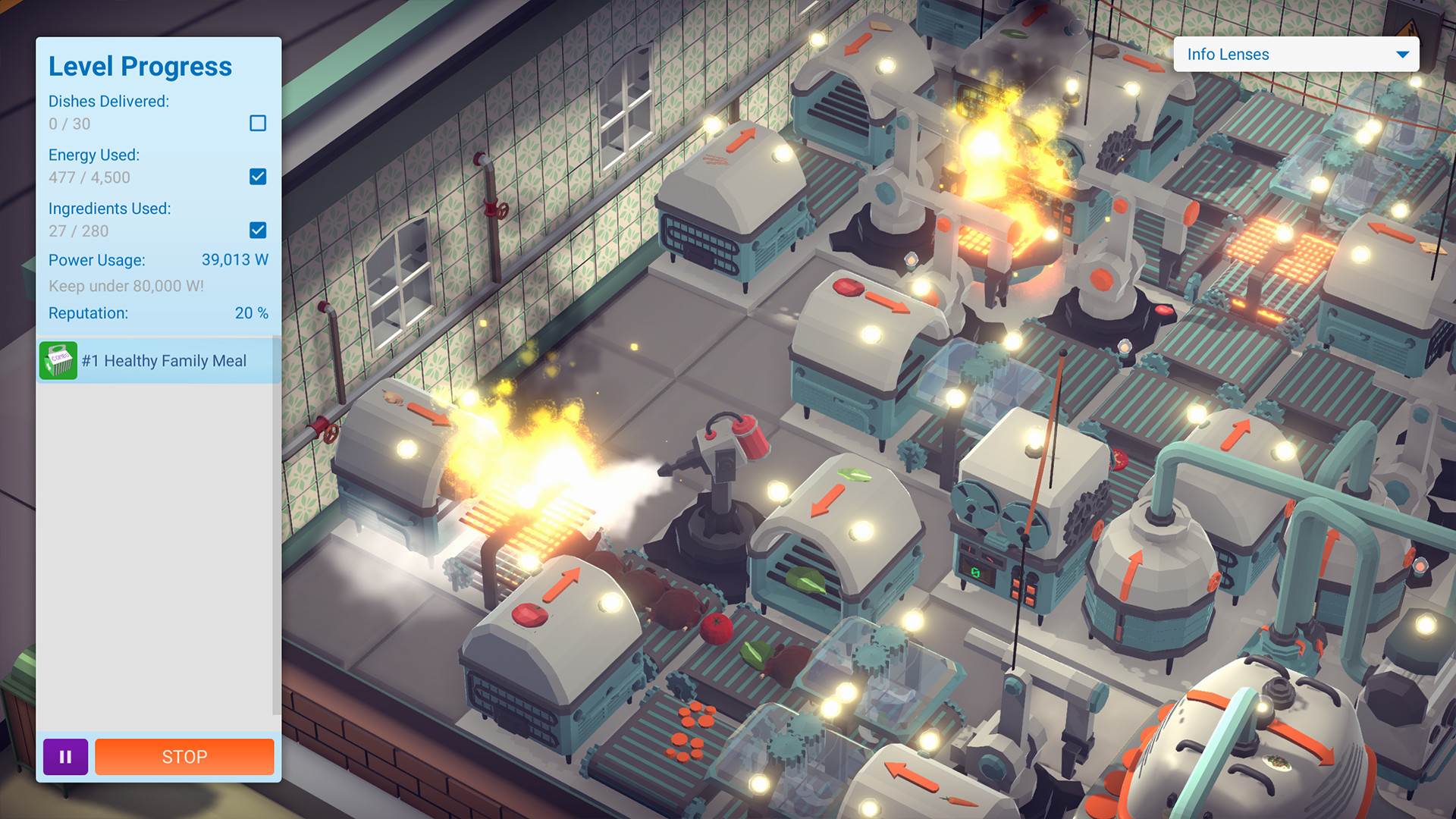Click the green combo meal bag icon

click(59, 360)
